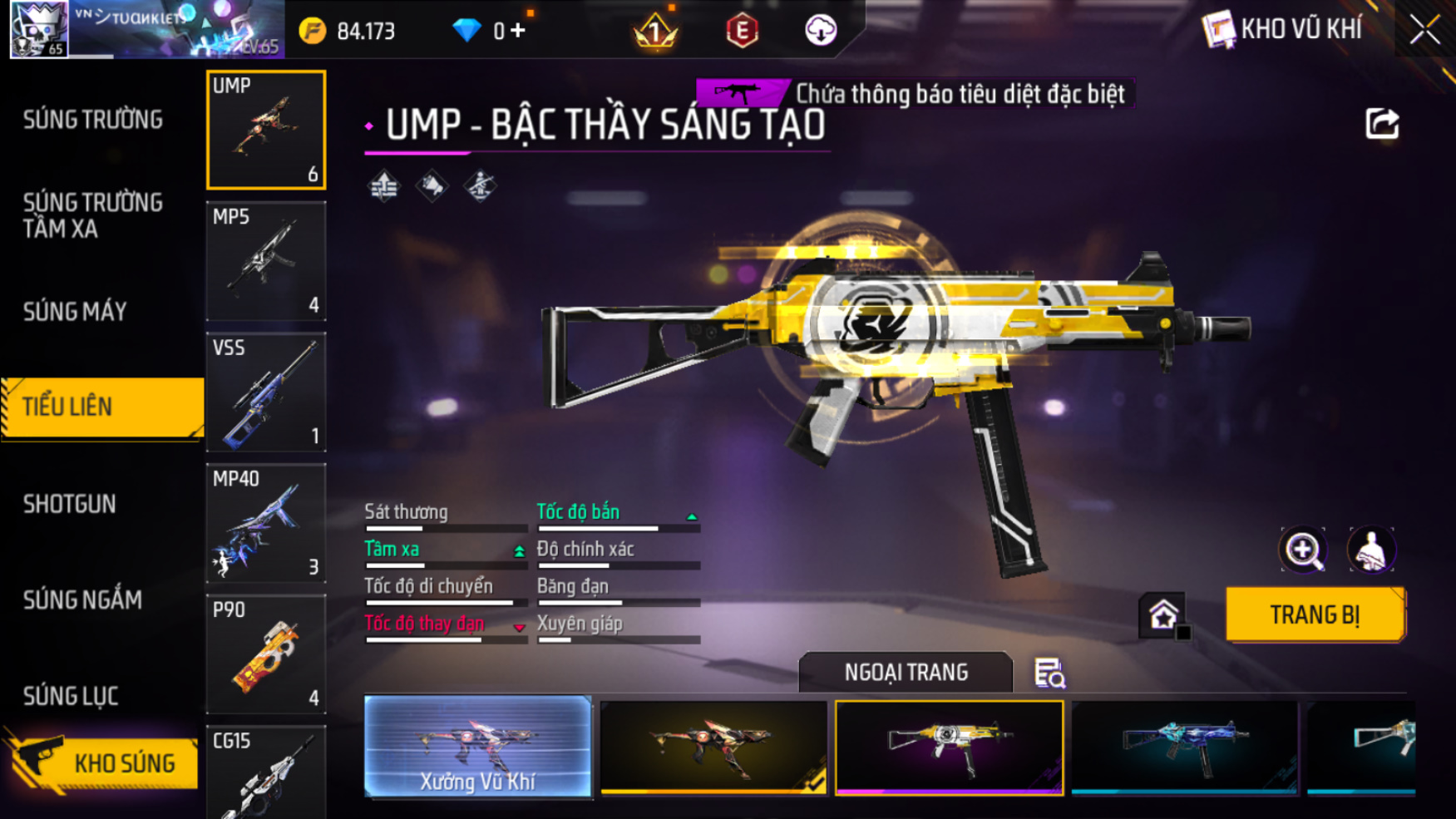Select the blue UMP skin thumbnail
The image size is (1456, 819).
(x=1185, y=746)
